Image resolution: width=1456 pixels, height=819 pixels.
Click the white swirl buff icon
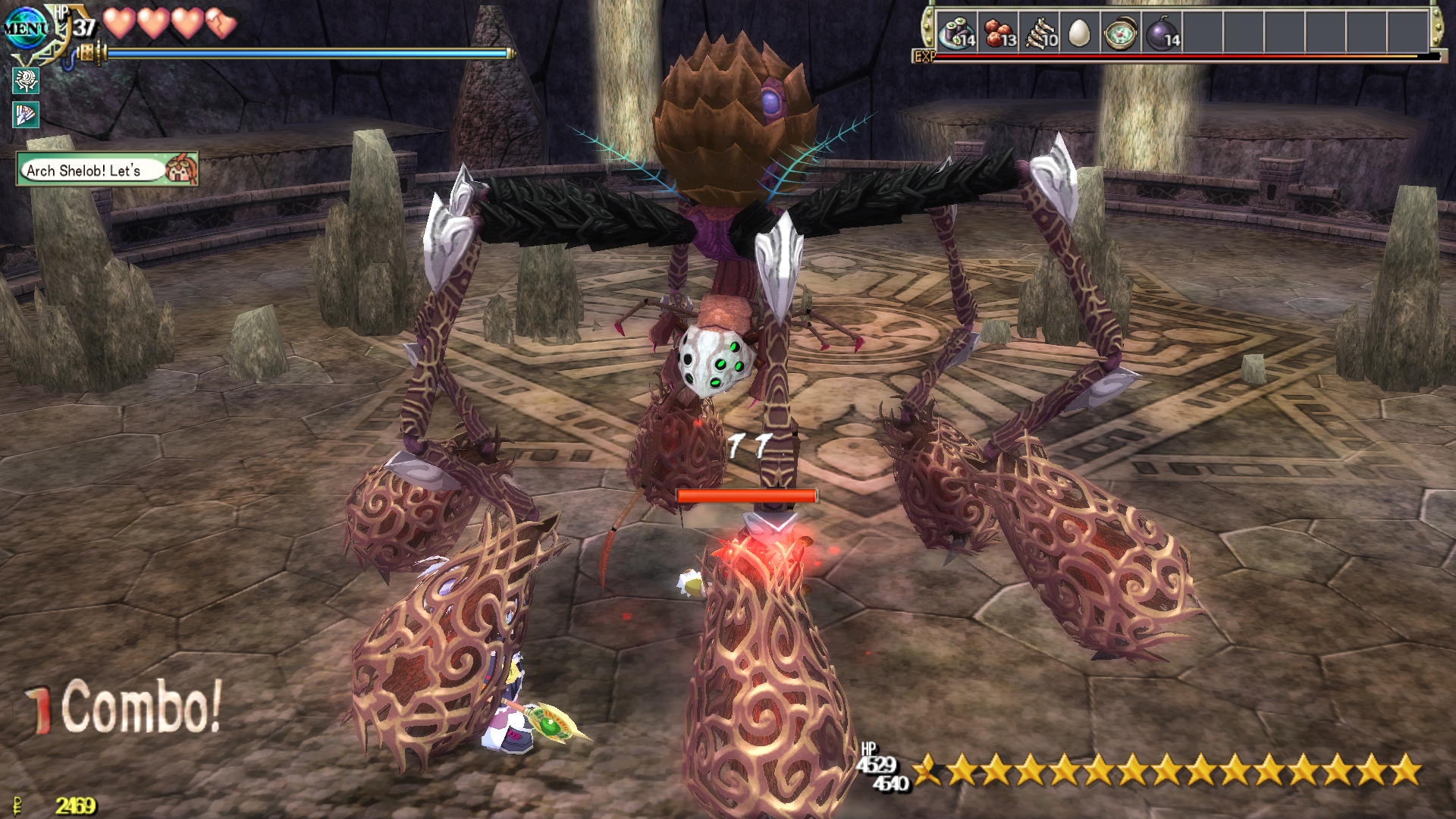(26, 80)
